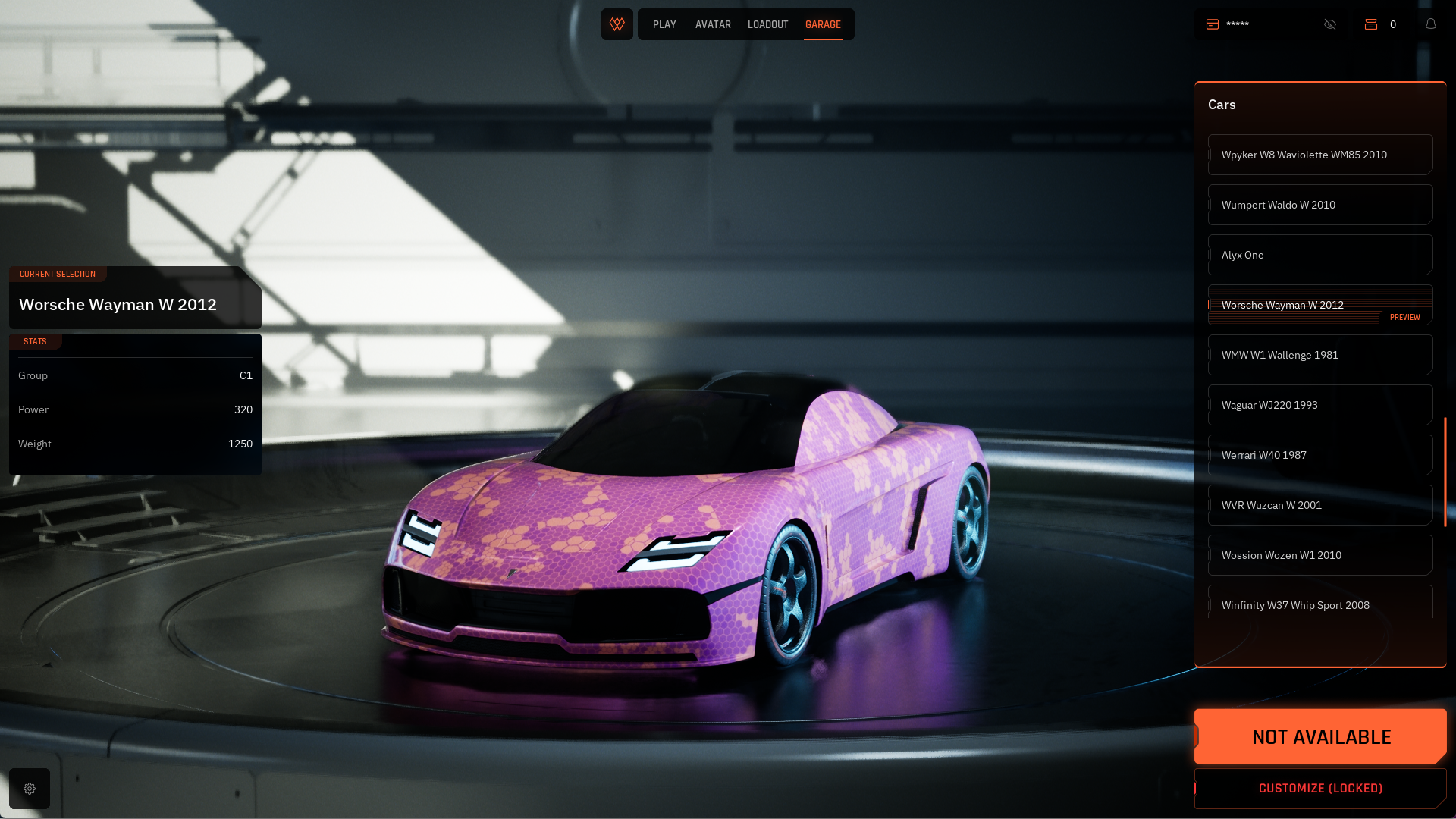The width and height of the screenshot is (1456, 819).
Task: Switch to the AVATAR tab
Action: [713, 25]
